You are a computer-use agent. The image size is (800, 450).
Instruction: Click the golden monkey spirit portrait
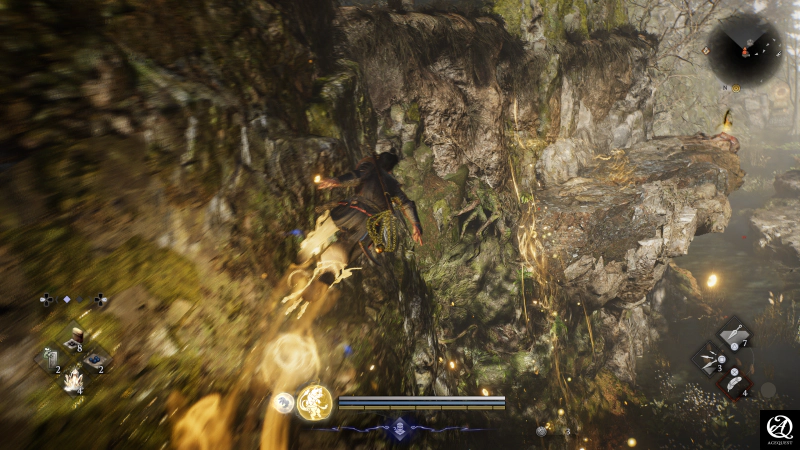[315, 403]
